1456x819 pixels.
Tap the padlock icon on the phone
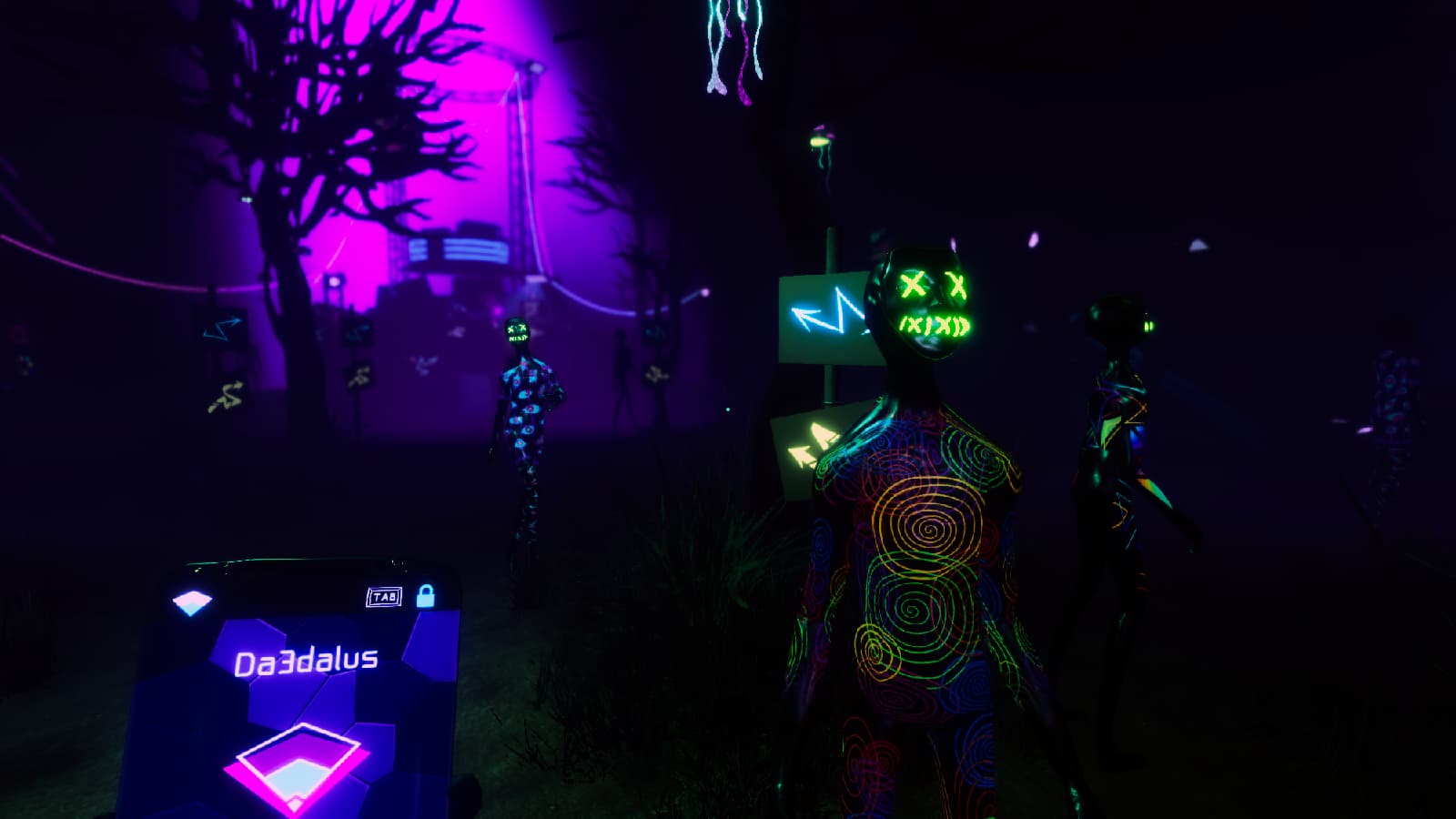(x=425, y=596)
